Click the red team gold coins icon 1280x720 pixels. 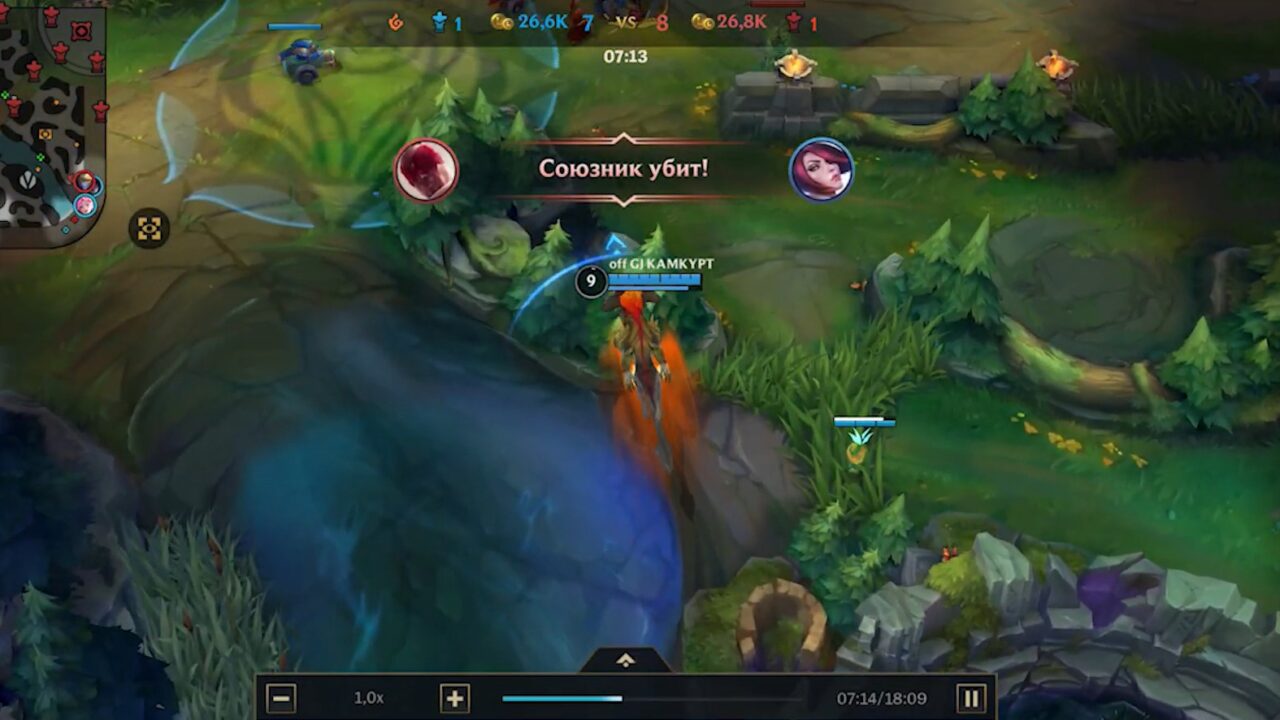click(700, 22)
